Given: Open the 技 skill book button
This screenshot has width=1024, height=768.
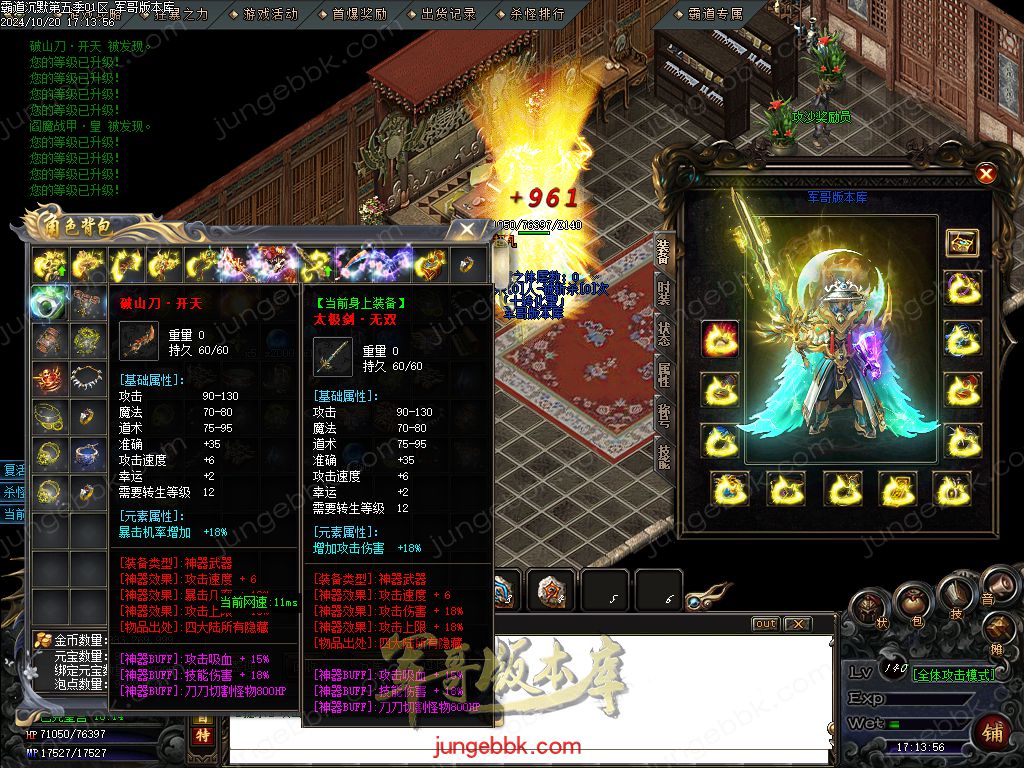Looking at the screenshot, I should click(956, 598).
